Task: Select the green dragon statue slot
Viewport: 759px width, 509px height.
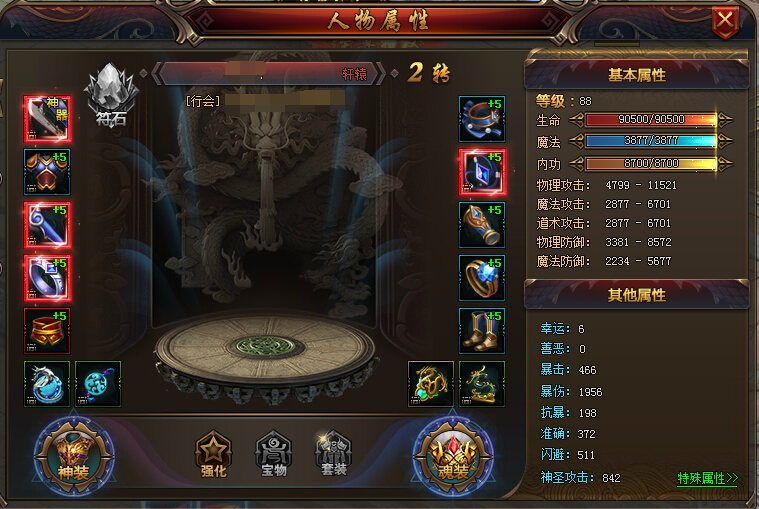Action: click(x=481, y=383)
